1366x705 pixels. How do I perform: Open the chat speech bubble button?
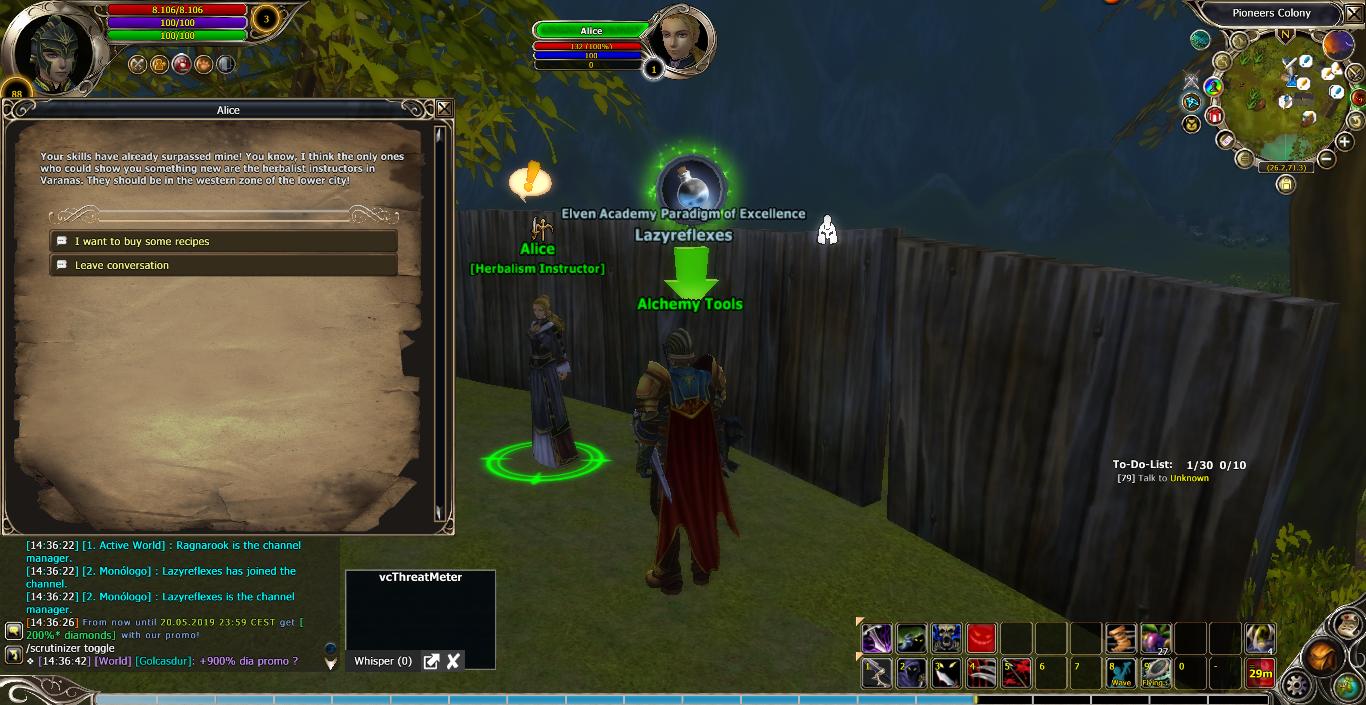pyautogui.click(x=14, y=631)
